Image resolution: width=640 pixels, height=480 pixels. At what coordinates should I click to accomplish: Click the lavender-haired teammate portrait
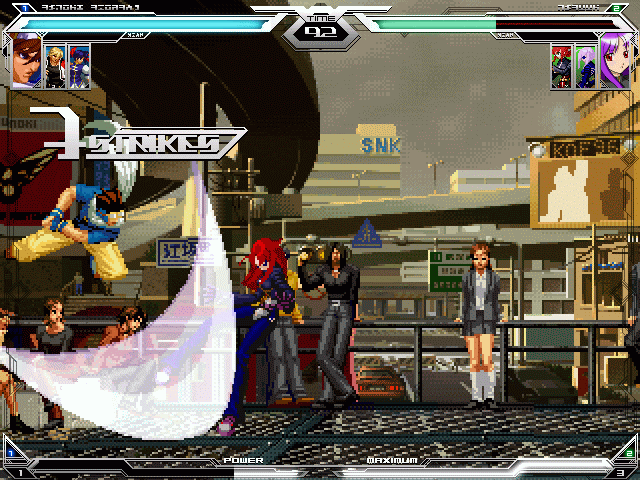click(x=584, y=67)
